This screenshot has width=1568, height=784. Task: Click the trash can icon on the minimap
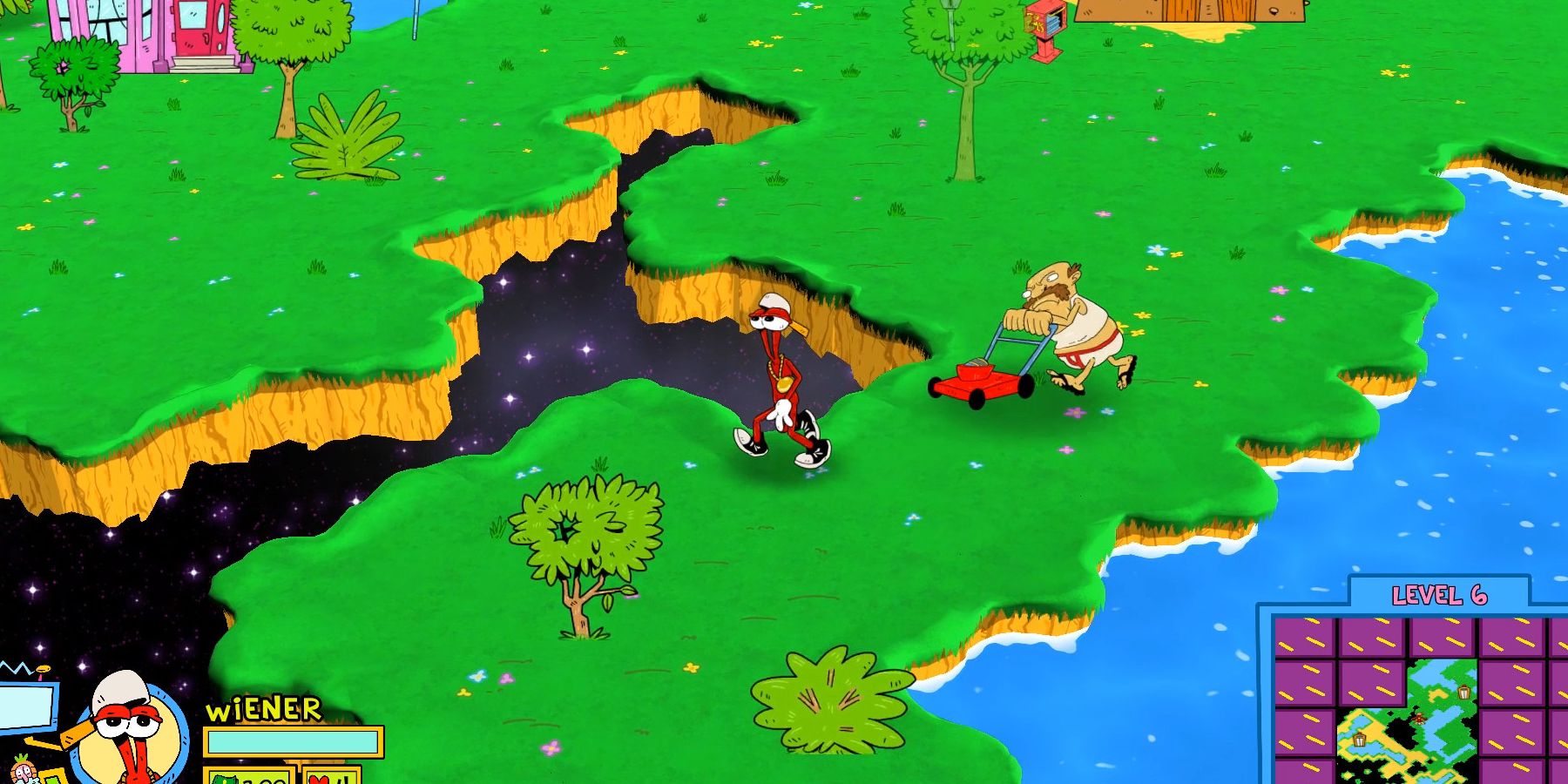coord(1463,693)
